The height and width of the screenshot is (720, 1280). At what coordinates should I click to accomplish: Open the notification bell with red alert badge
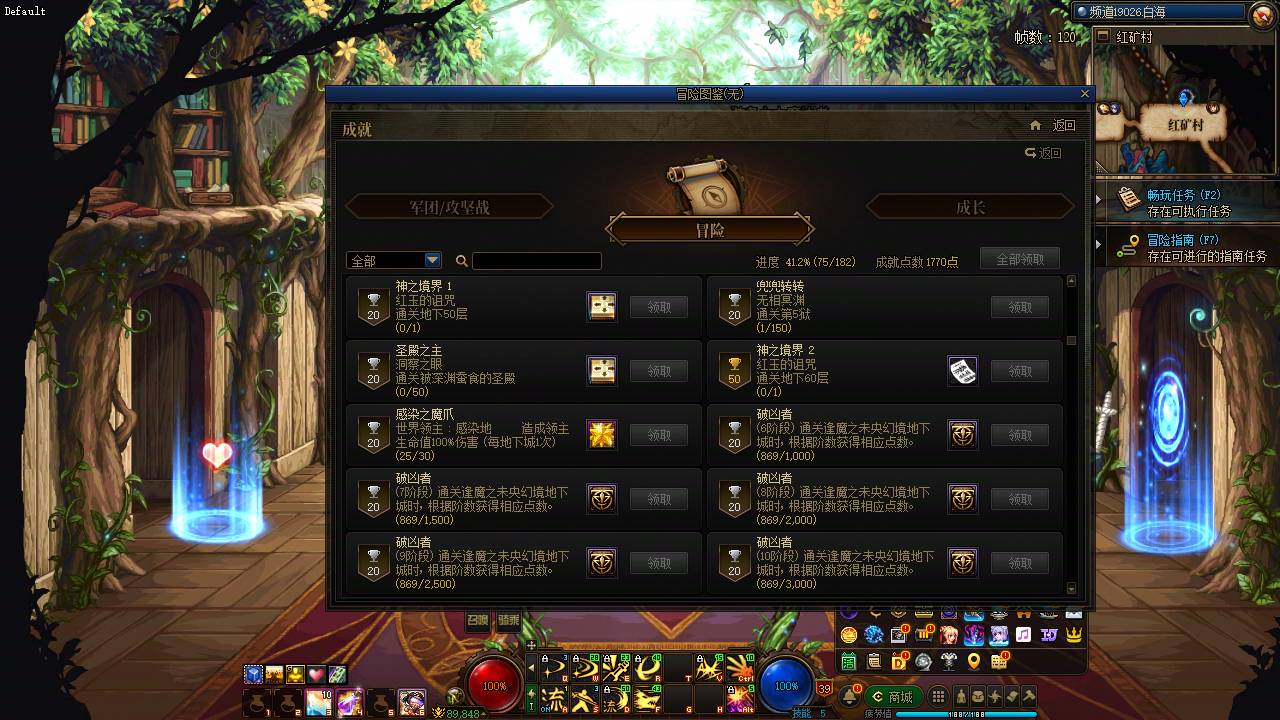(849, 695)
